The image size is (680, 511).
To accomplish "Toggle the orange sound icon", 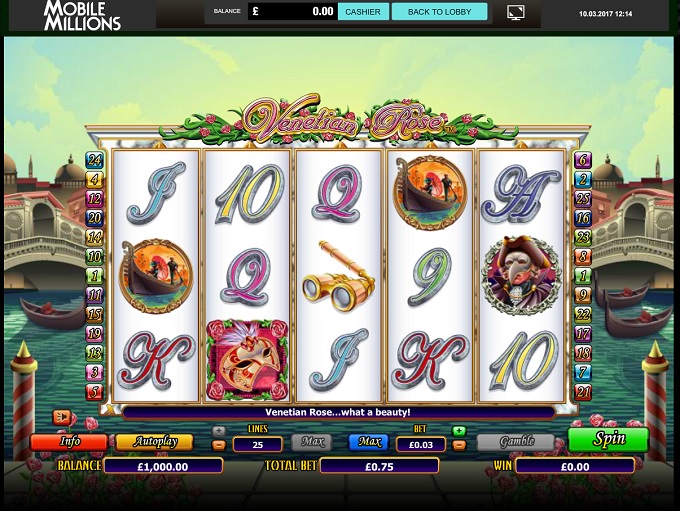I will (x=62, y=416).
